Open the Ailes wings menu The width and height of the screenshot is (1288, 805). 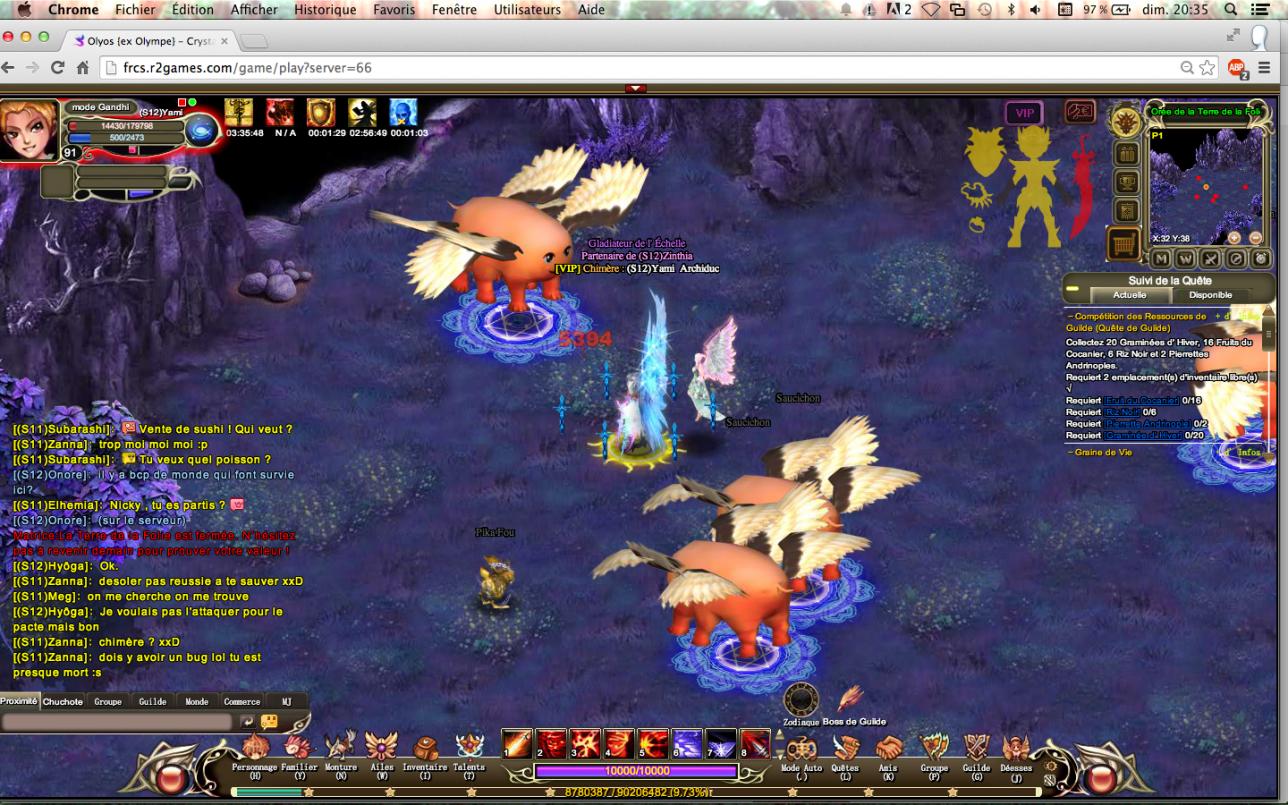381,748
